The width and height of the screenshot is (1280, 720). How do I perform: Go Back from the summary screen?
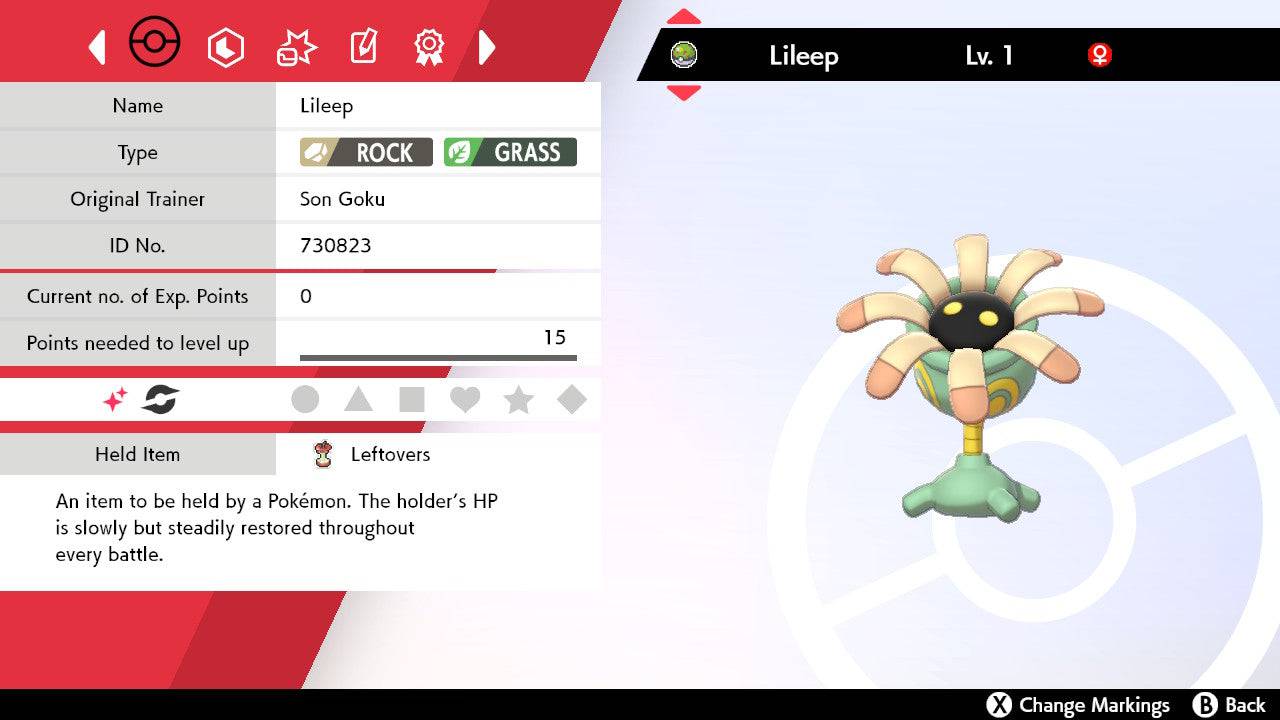click(1230, 705)
